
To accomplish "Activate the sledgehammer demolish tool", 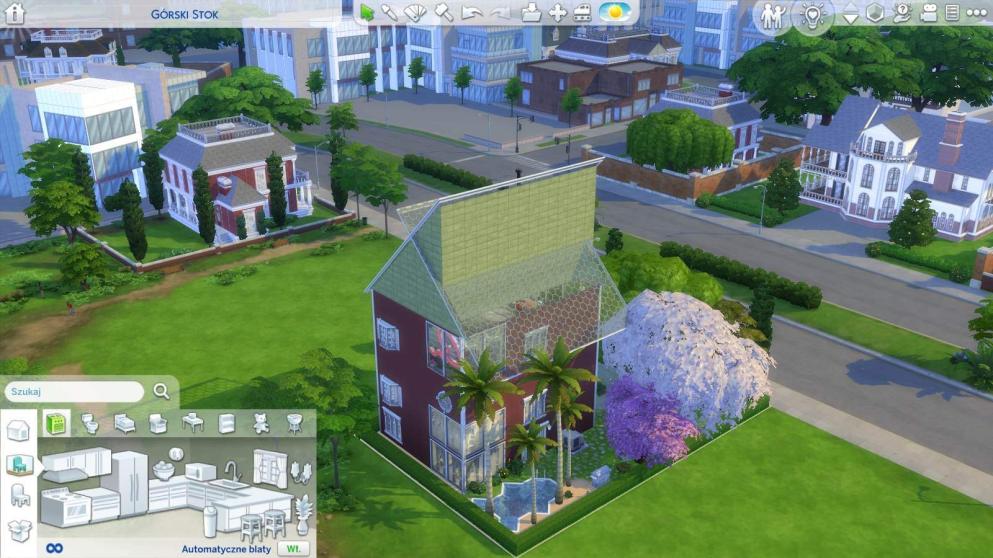I will [x=444, y=13].
